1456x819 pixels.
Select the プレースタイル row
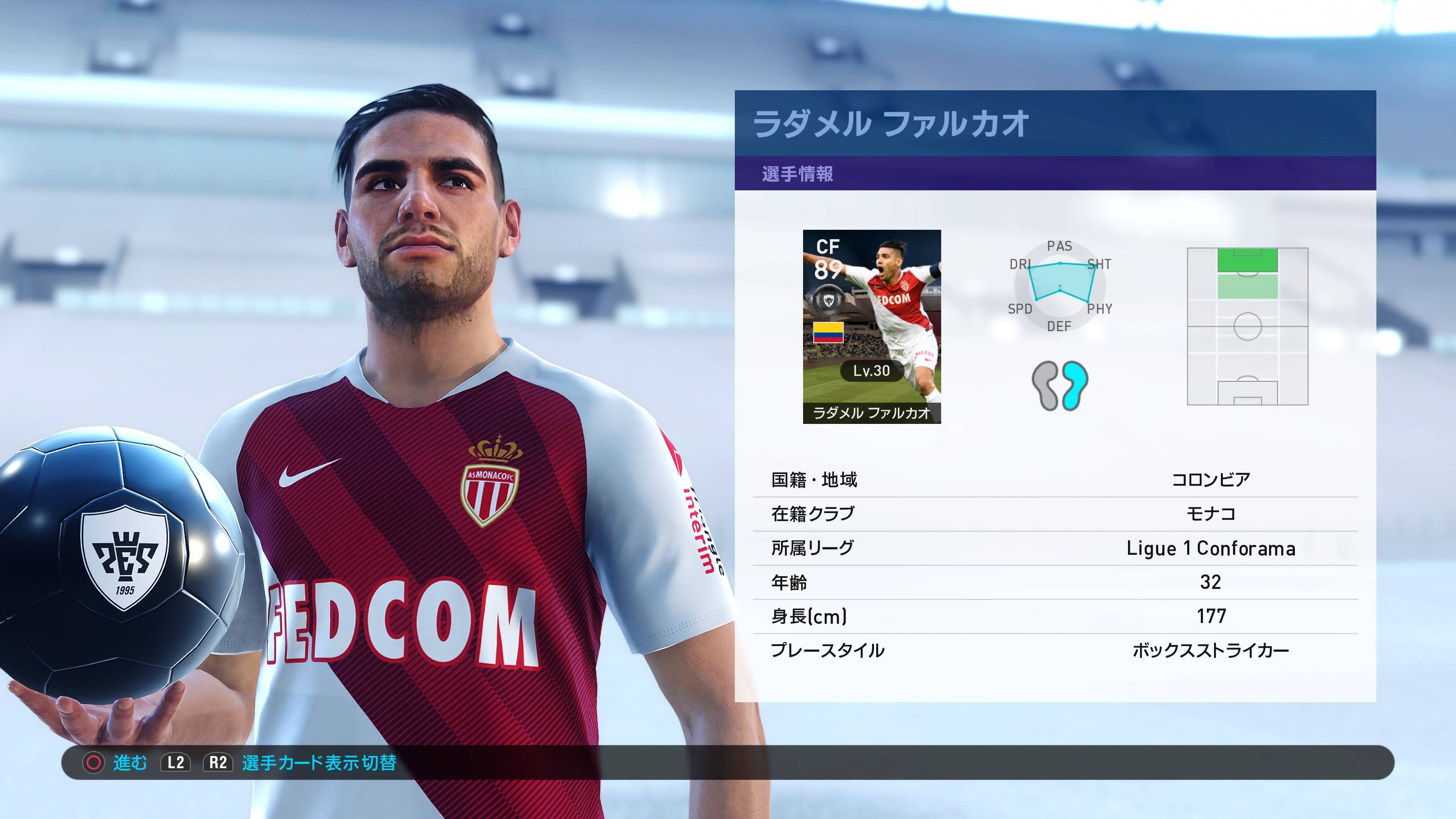coord(1055,650)
